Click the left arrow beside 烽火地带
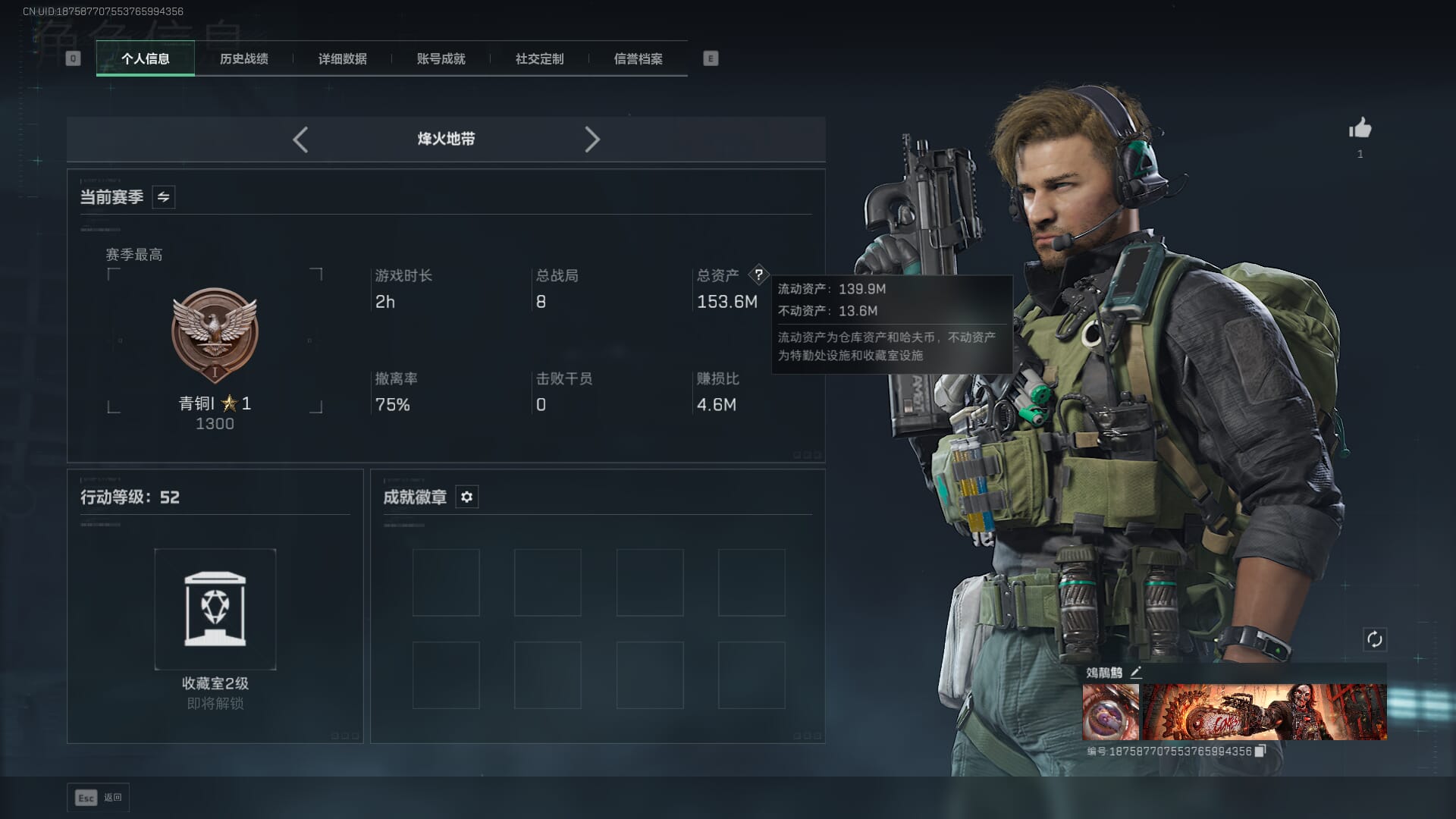 click(300, 140)
